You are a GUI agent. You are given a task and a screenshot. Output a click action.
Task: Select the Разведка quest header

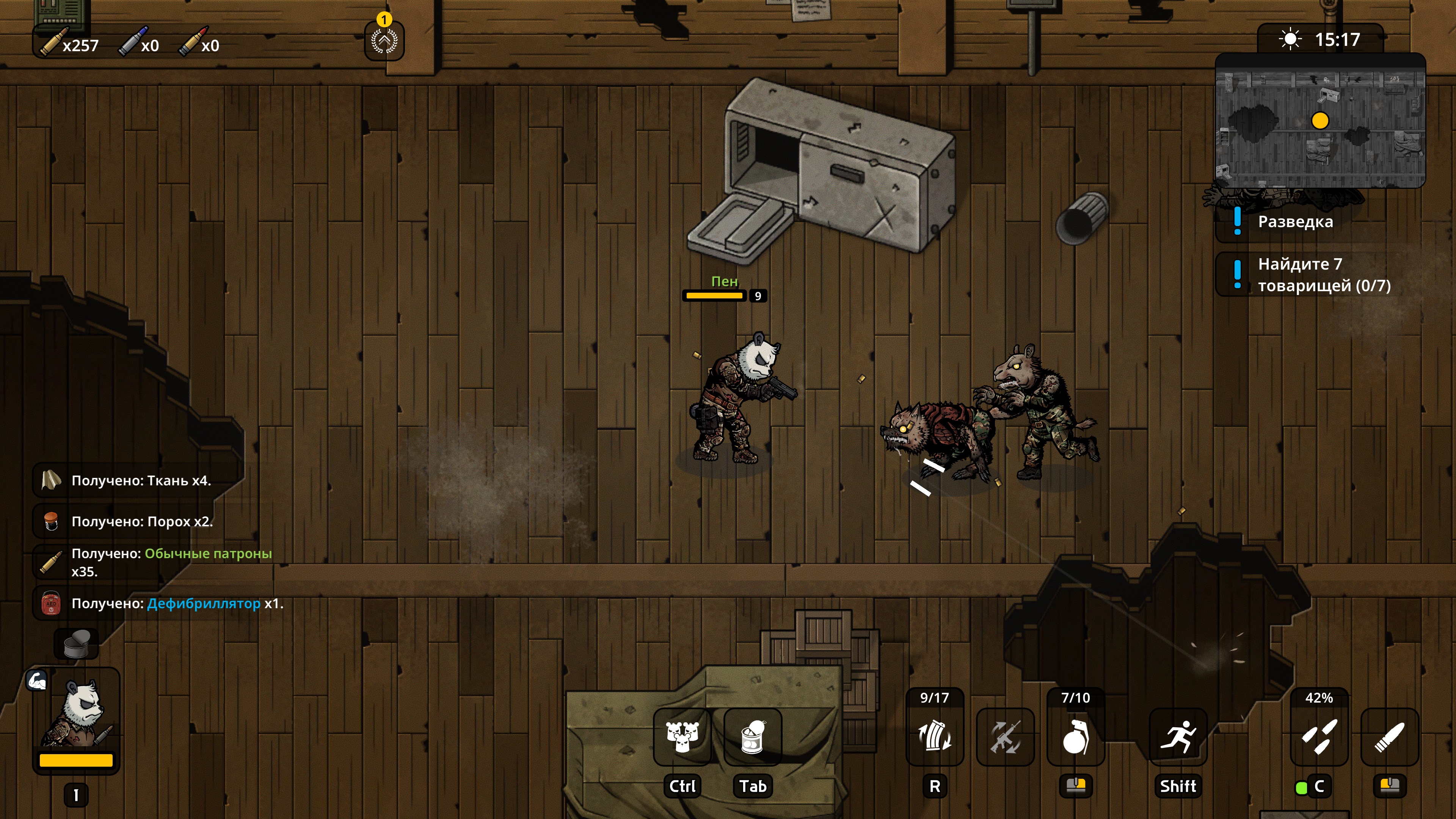[1295, 221]
